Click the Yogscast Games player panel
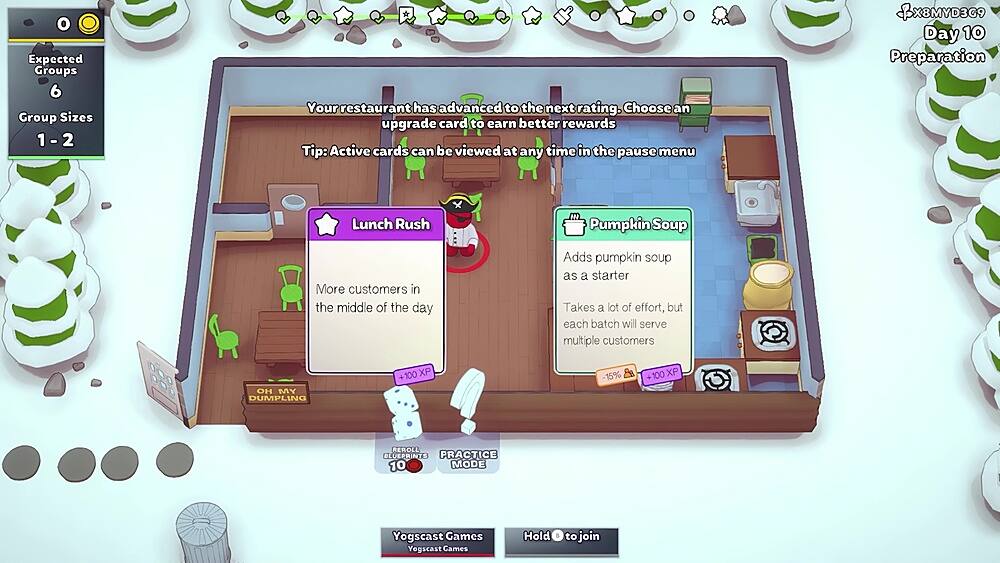1000x563 pixels. pyautogui.click(x=437, y=541)
